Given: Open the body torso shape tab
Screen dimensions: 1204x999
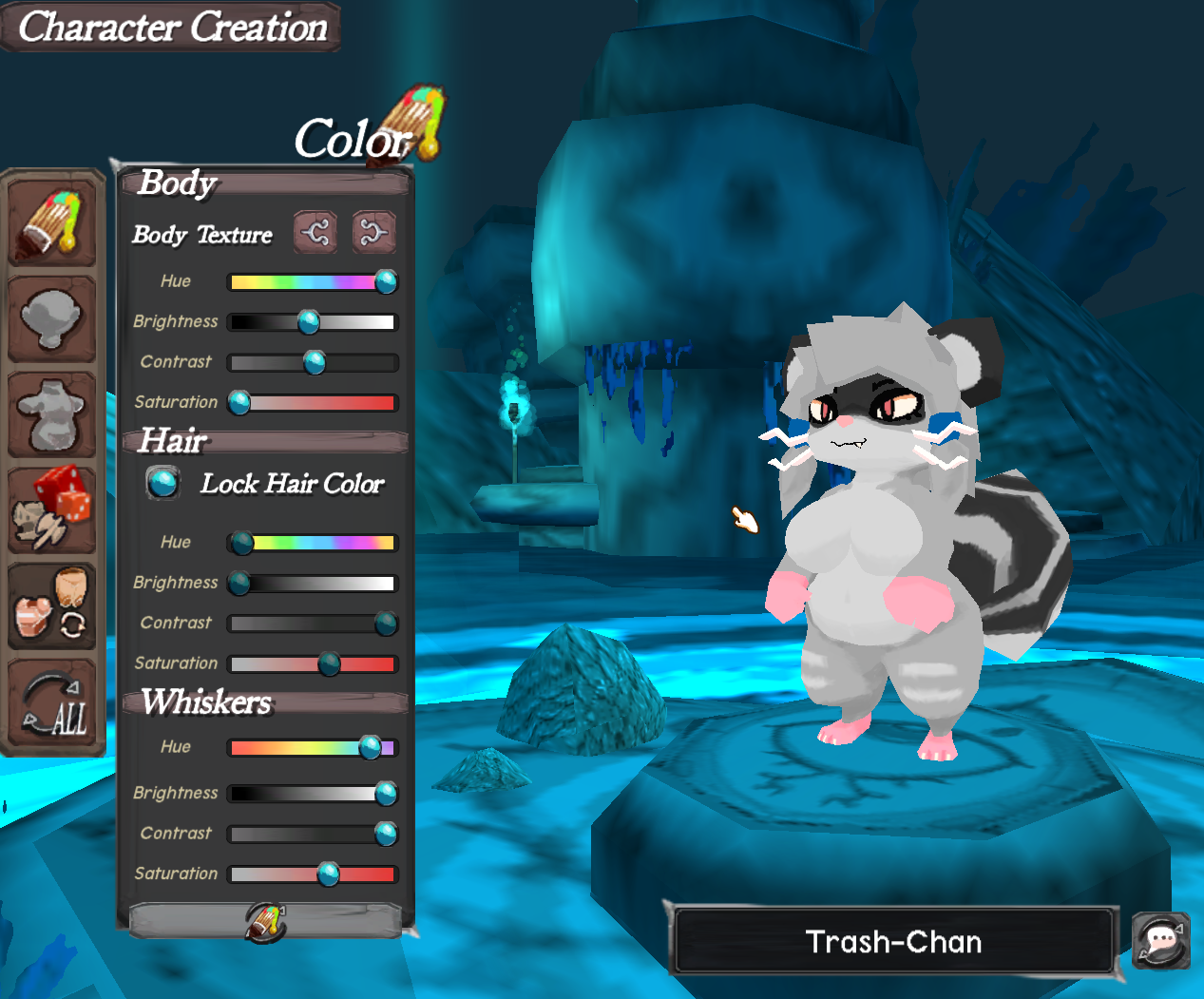Looking at the screenshot, I should point(52,415).
